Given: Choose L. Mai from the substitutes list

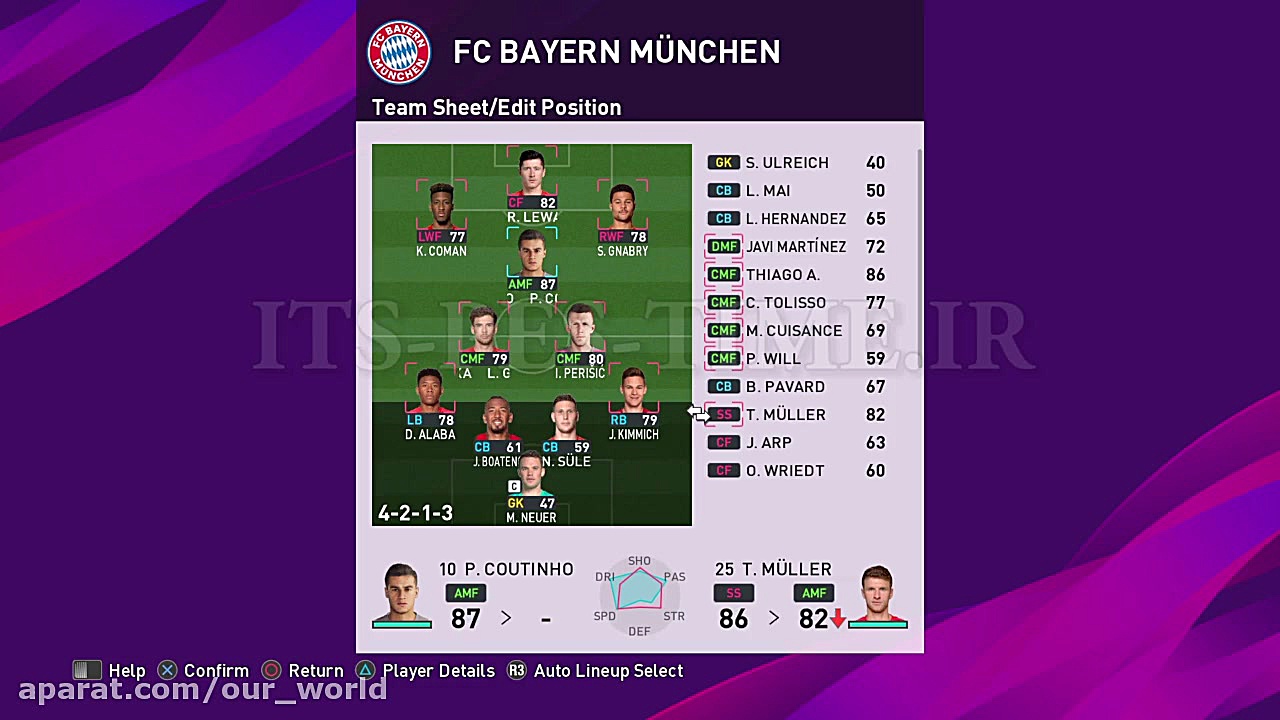Looking at the screenshot, I should (x=768, y=191).
